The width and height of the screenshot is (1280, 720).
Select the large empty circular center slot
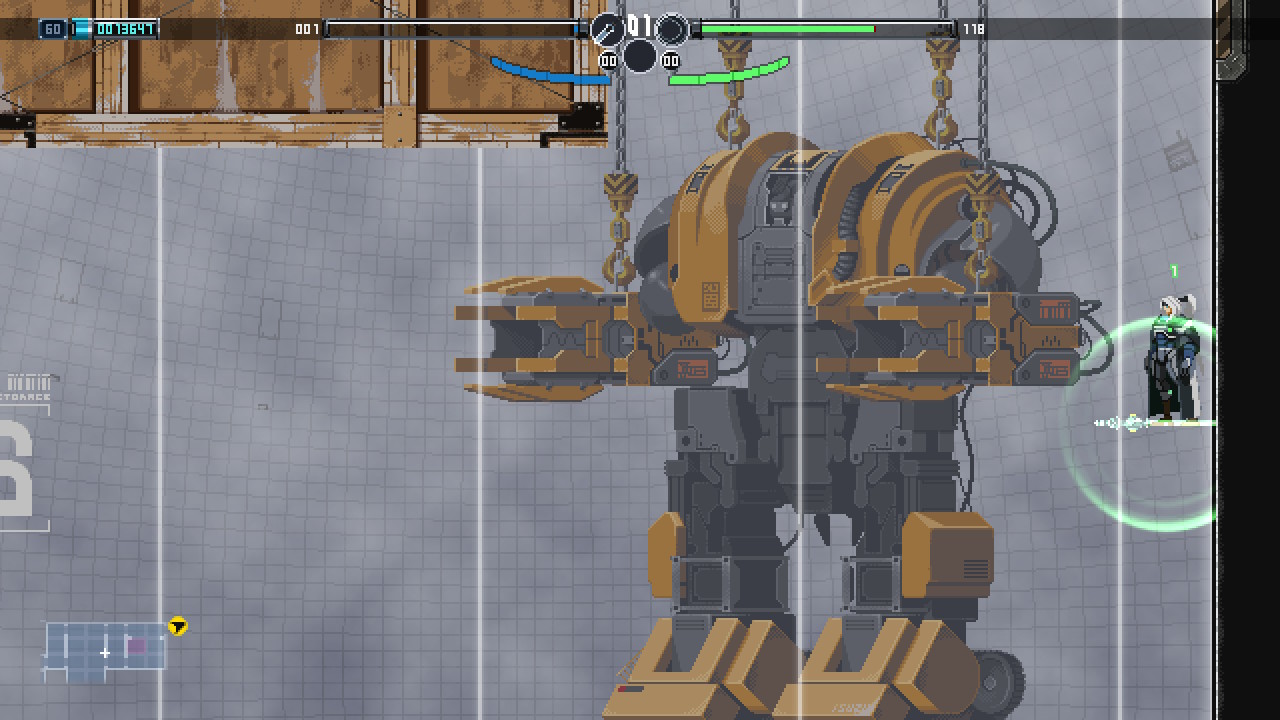click(x=640, y=56)
